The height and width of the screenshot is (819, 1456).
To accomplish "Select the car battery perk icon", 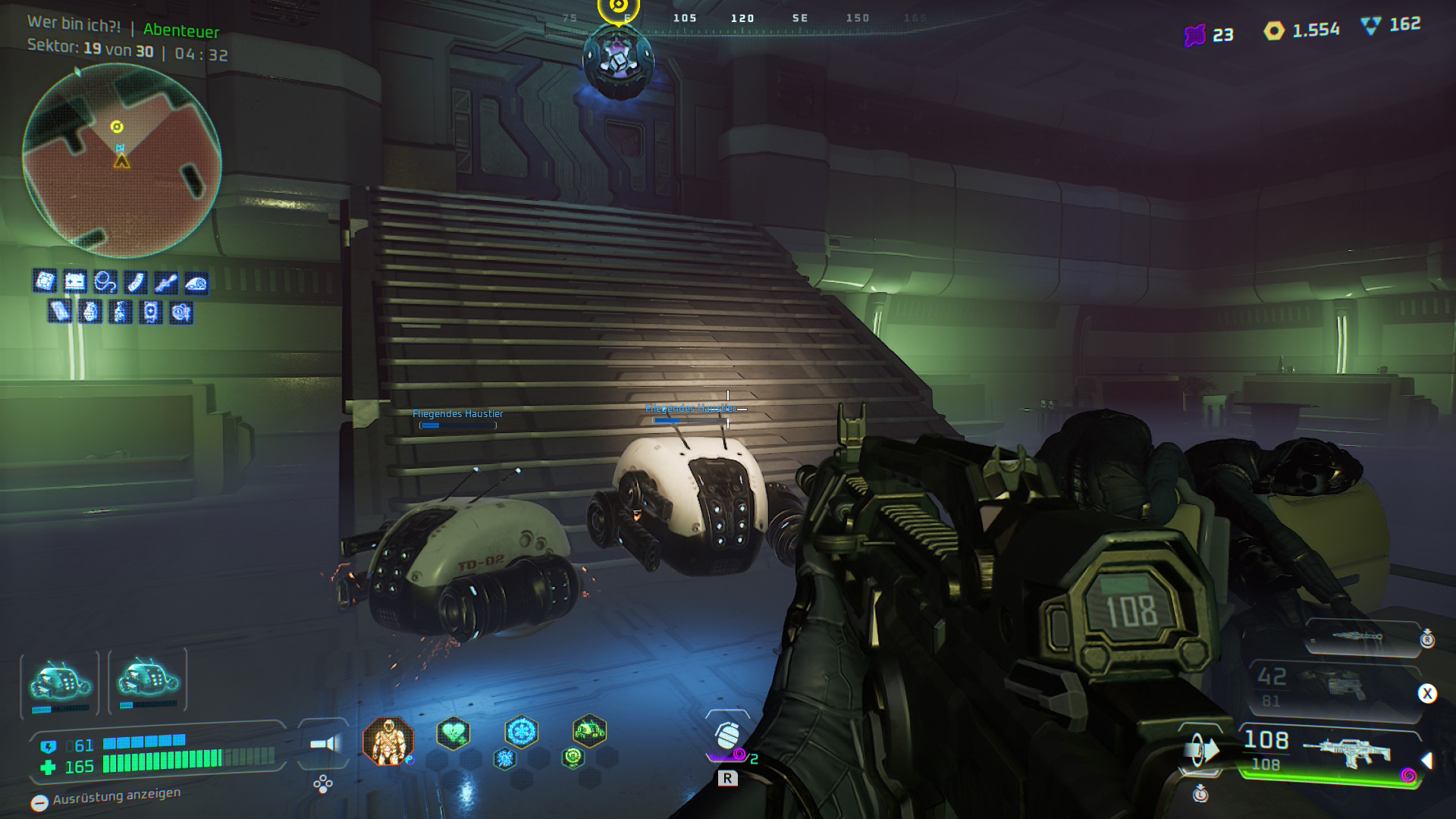I will tap(75, 282).
